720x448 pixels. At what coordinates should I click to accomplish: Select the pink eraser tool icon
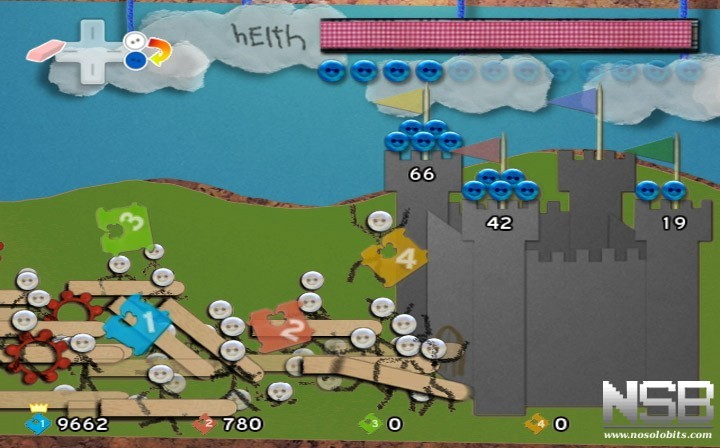click(44, 49)
